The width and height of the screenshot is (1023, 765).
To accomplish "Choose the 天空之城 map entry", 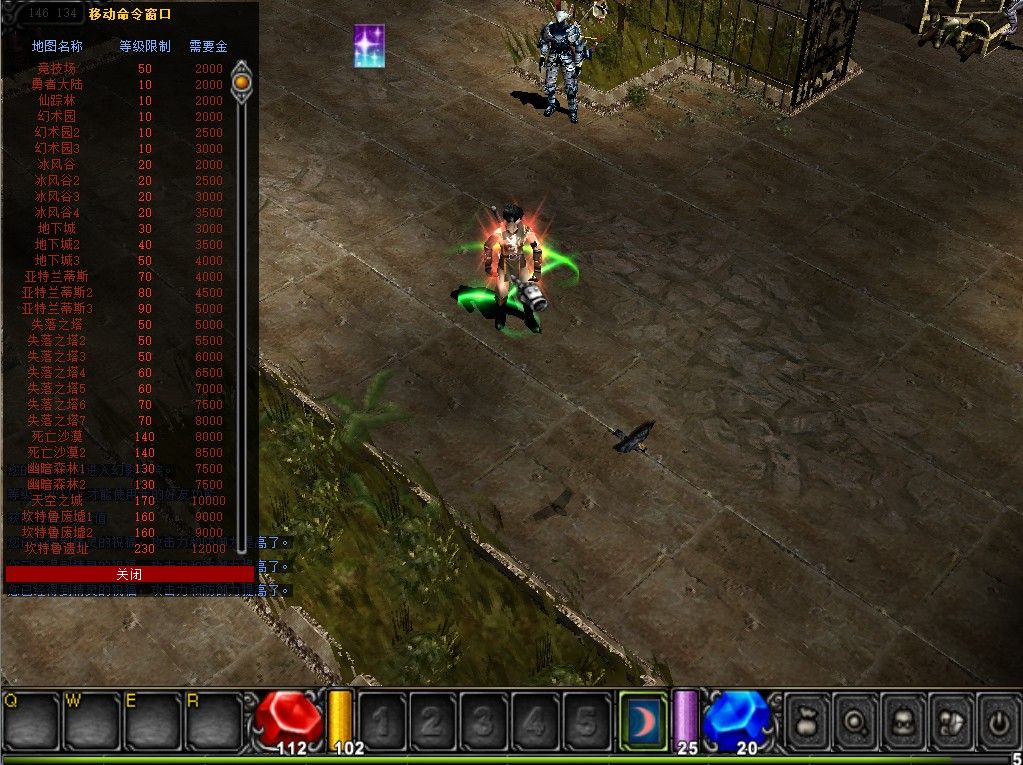I will [x=57, y=500].
